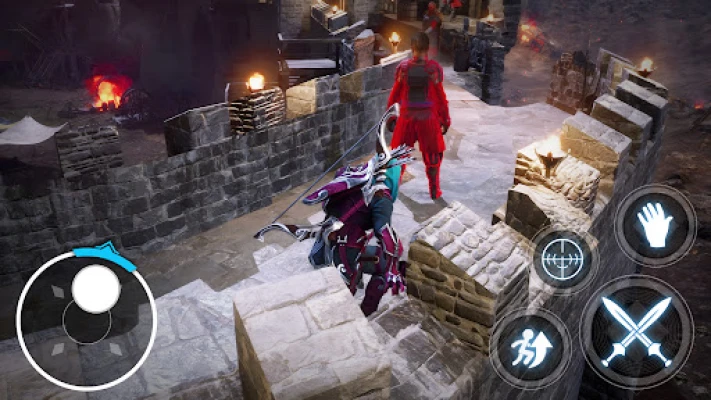The width and height of the screenshot is (711, 400).
Task: Select the crosshair target lock button
Action: click(564, 259)
